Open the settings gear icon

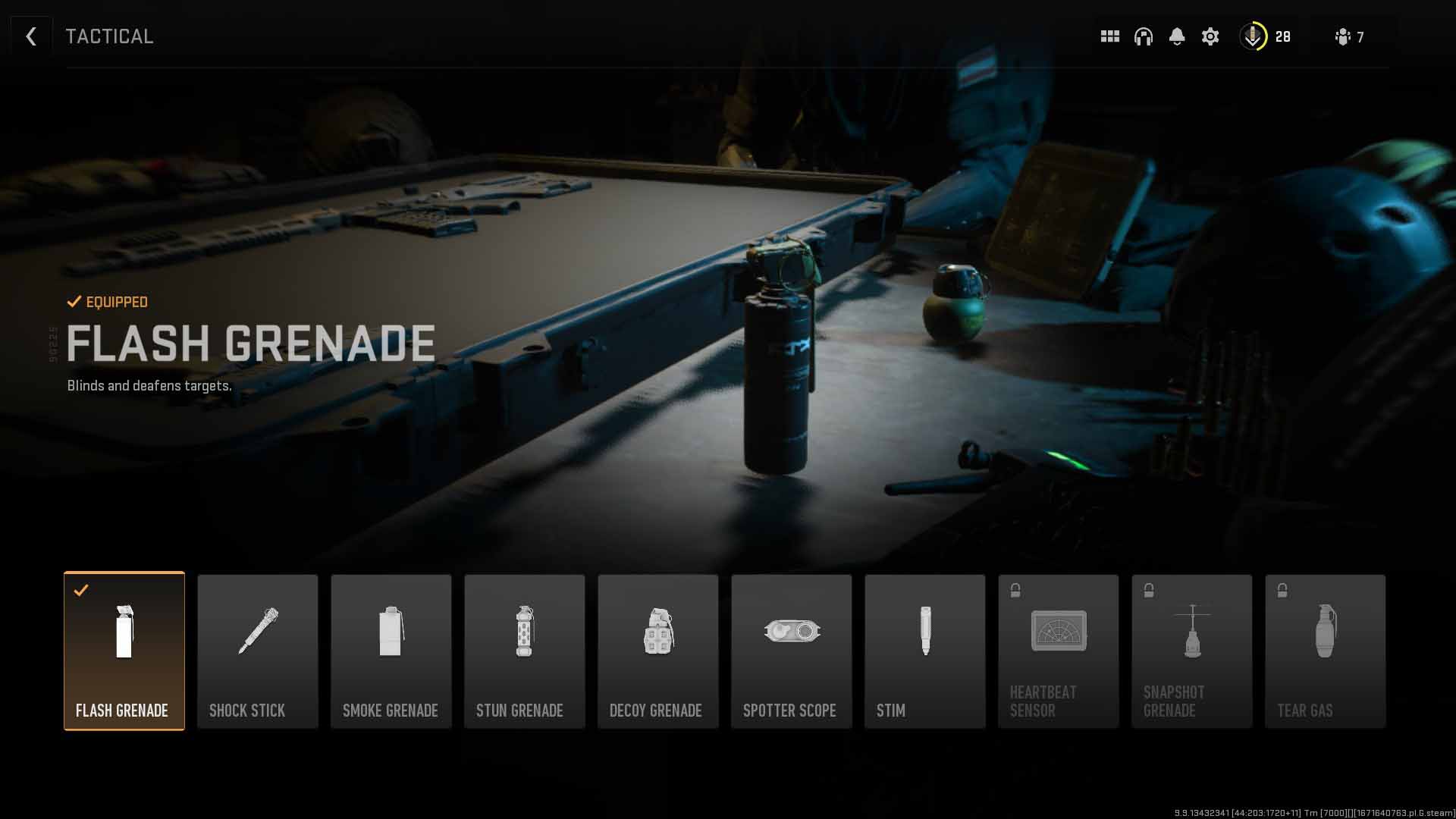coord(1210,36)
